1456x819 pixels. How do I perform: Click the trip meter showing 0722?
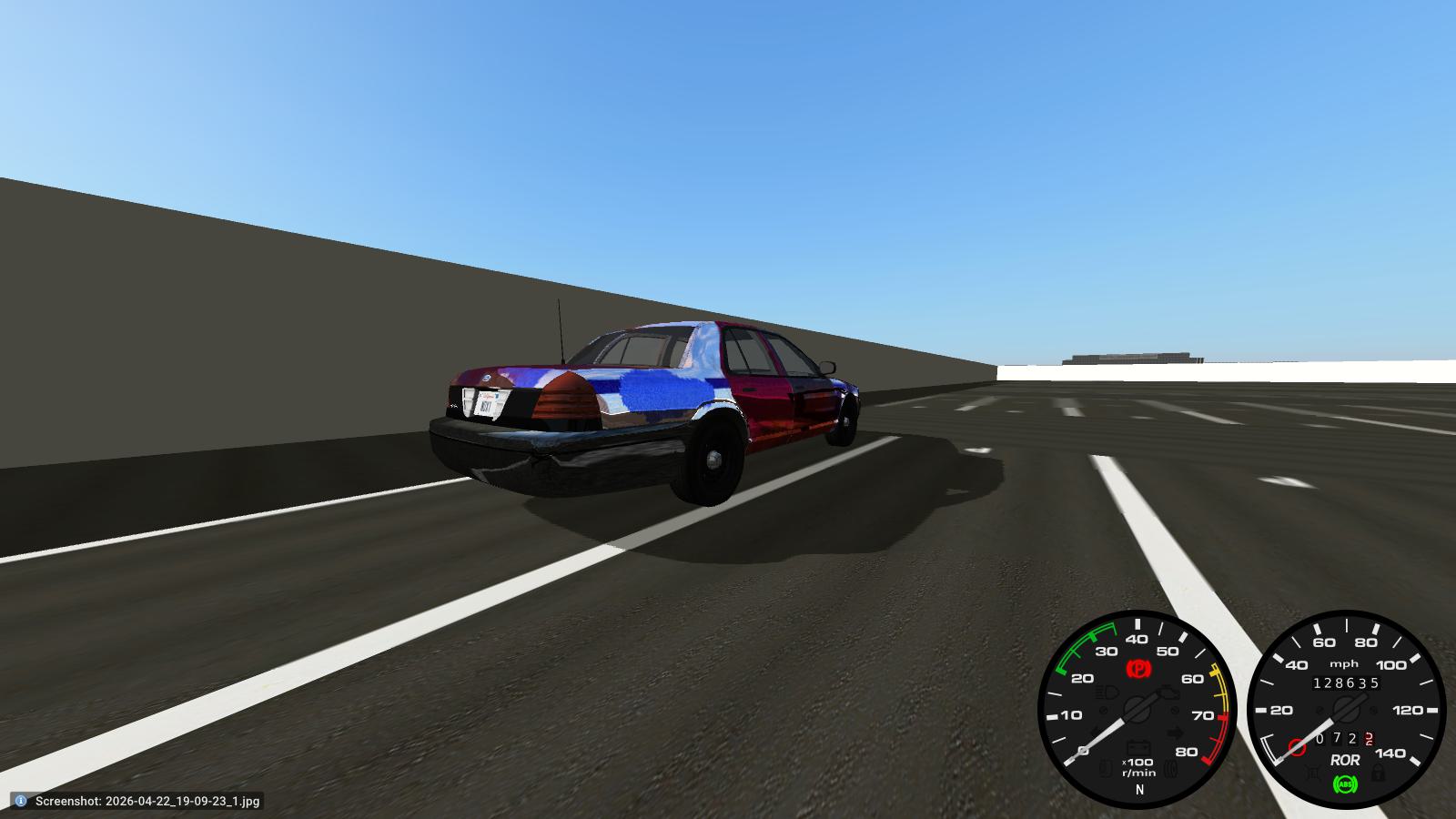pos(1342,737)
